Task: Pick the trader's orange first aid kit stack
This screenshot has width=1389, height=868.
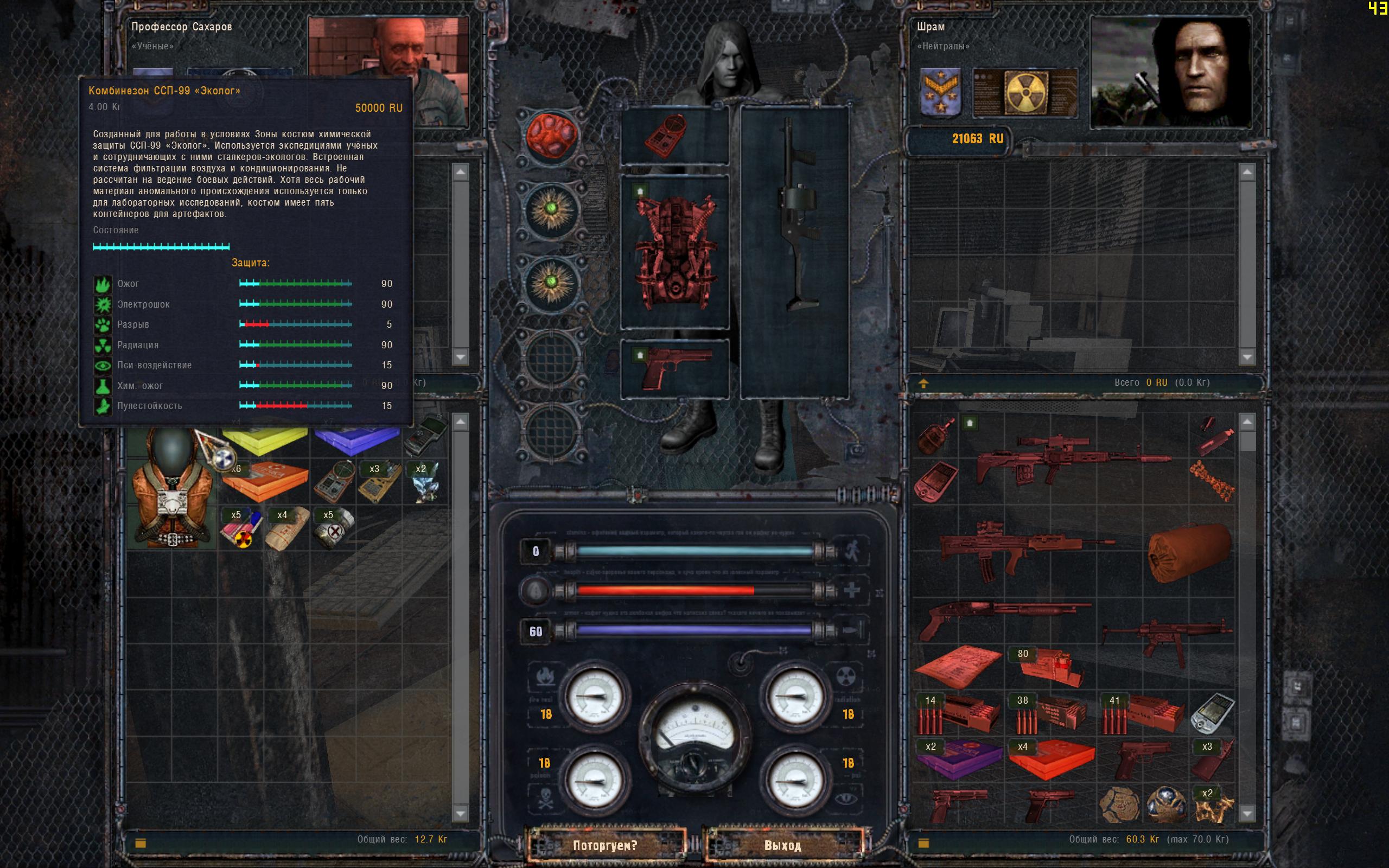Action: tap(265, 481)
